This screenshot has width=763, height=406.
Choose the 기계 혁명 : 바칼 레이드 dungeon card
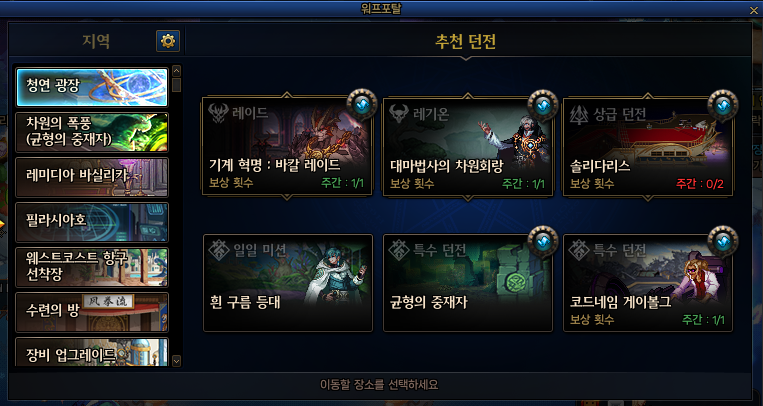[287, 146]
